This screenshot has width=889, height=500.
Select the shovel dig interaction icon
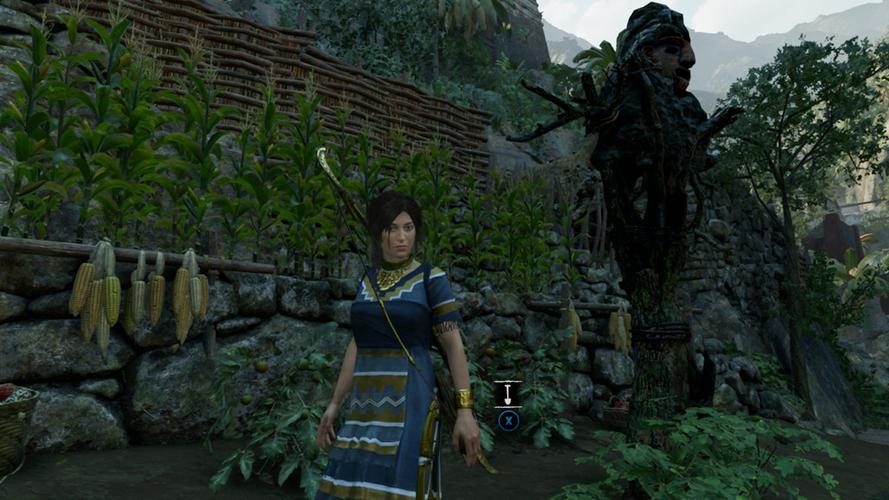(x=508, y=393)
